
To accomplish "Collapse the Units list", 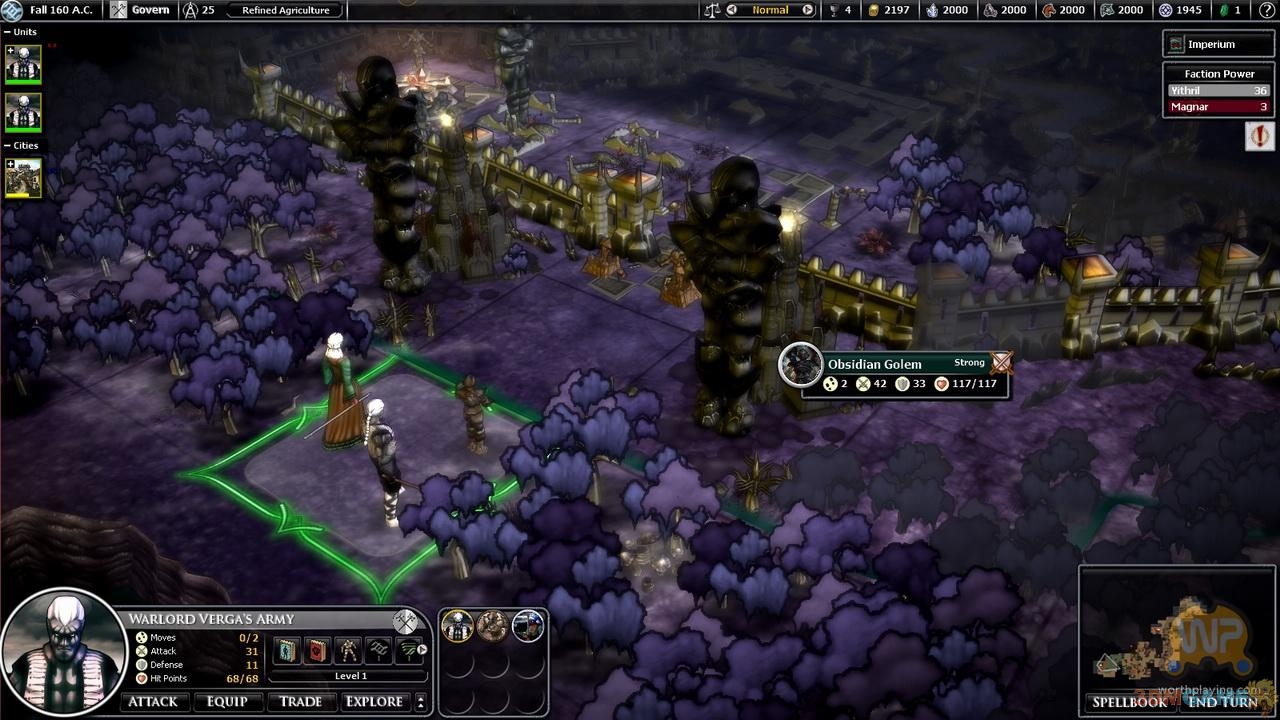I will (x=8, y=32).
